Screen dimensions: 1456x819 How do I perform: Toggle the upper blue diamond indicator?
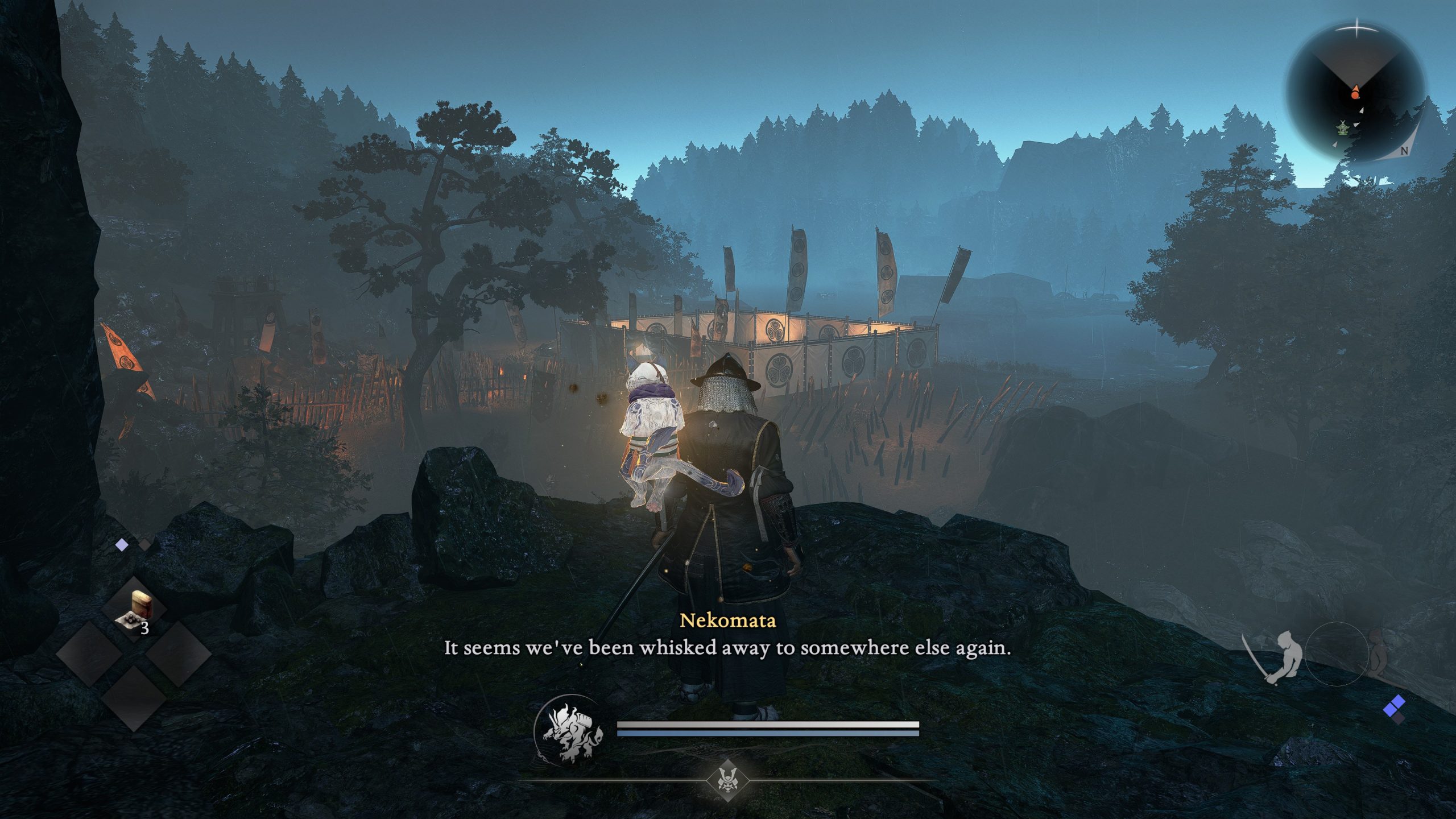[x=1399, y=702]
